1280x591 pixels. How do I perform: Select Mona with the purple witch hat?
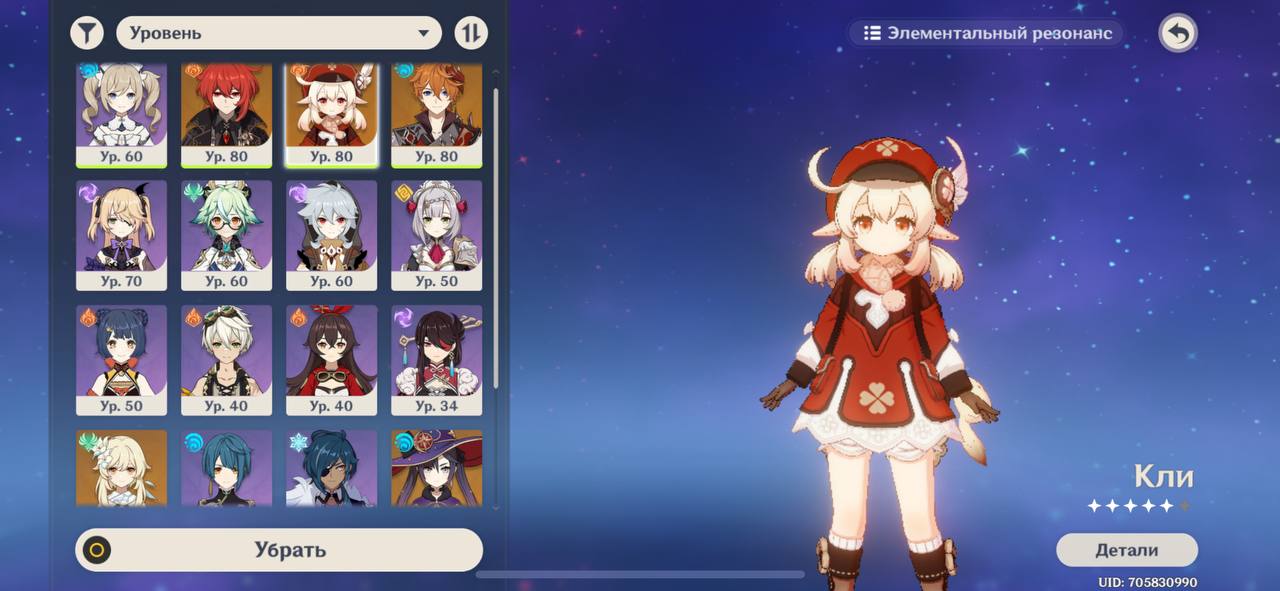(437, 468)
